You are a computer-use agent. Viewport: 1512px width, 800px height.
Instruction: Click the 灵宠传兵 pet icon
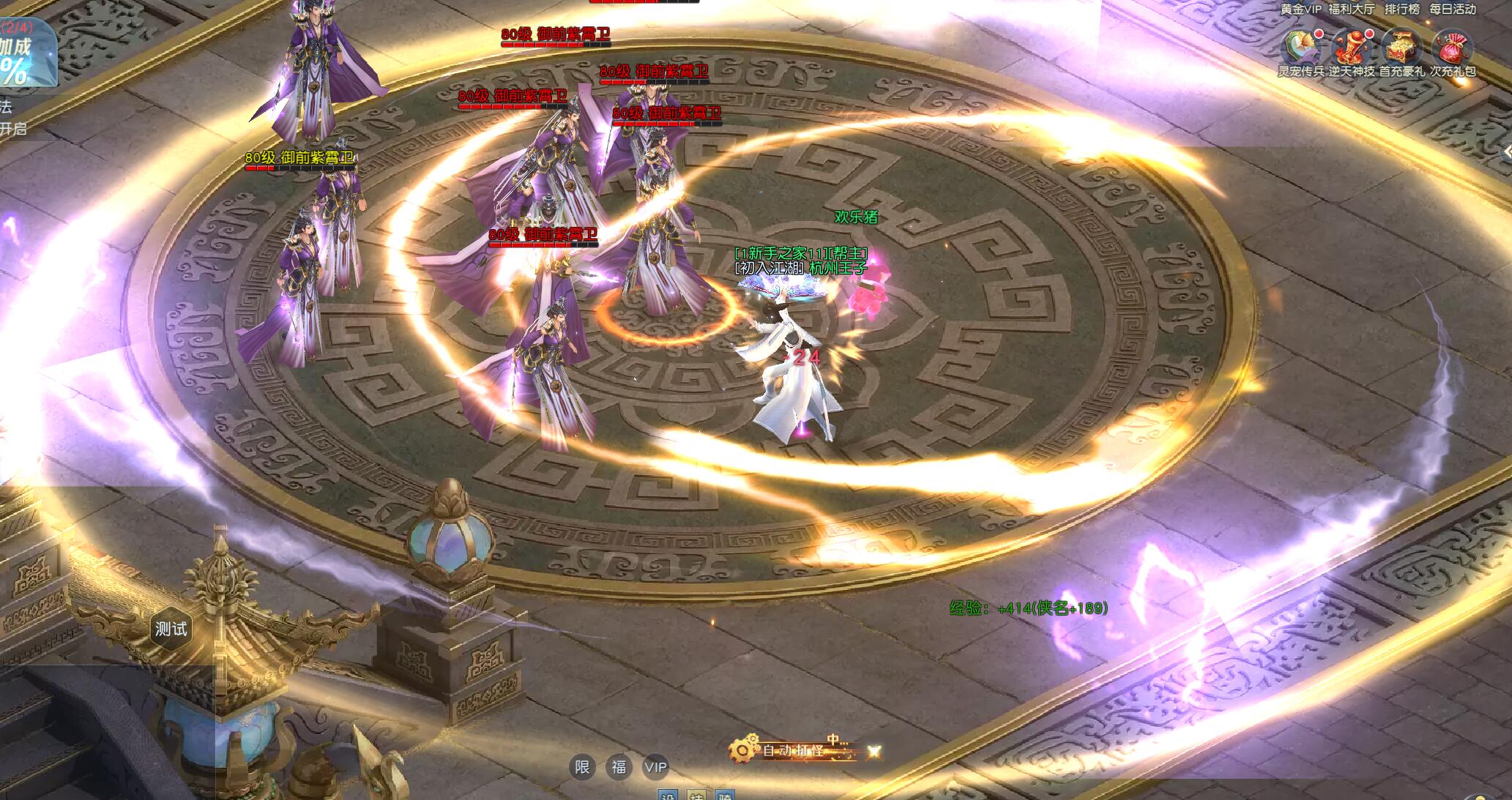pos(1300,48)
